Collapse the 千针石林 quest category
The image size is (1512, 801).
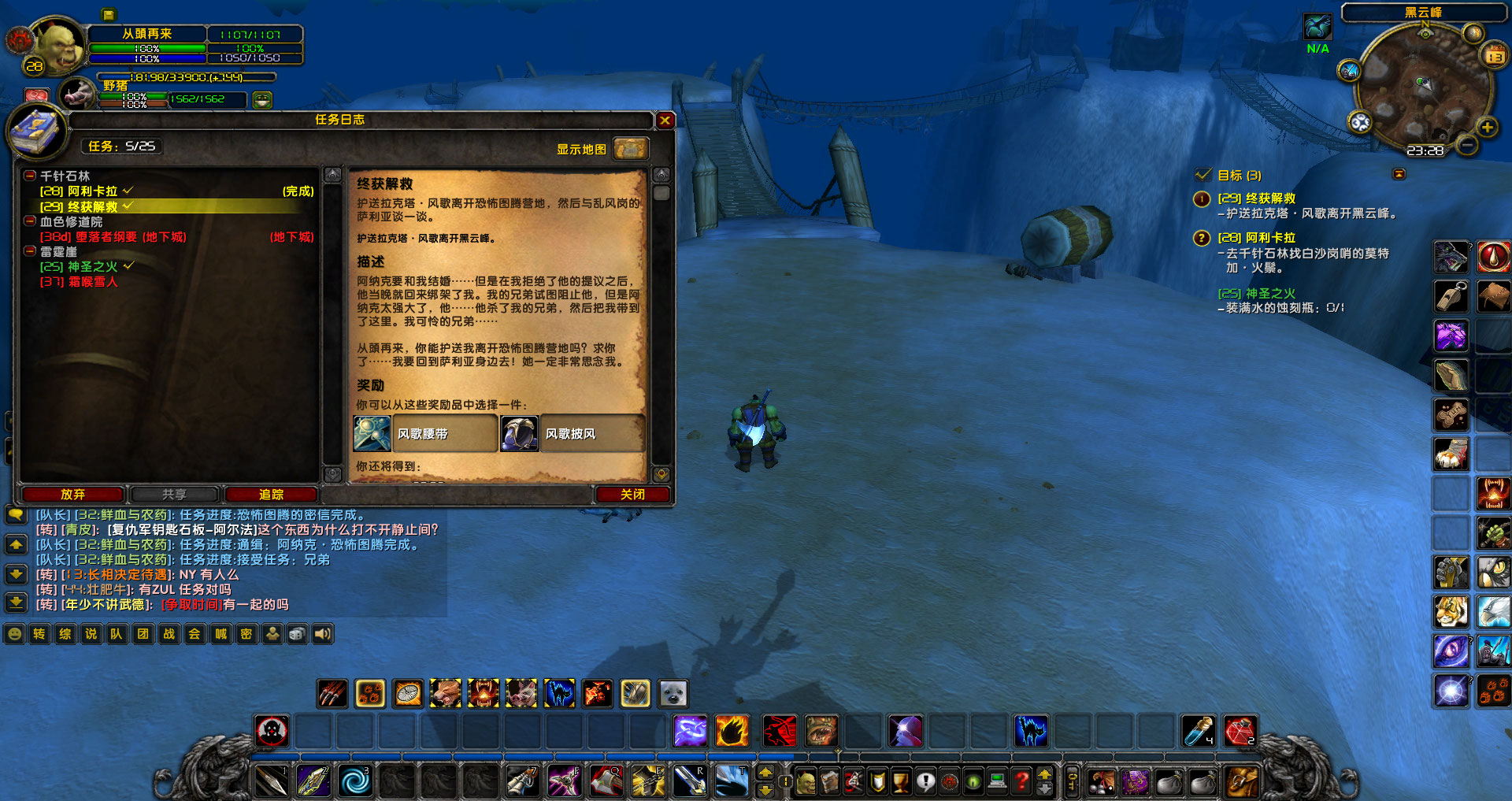[x=29, y=176]
